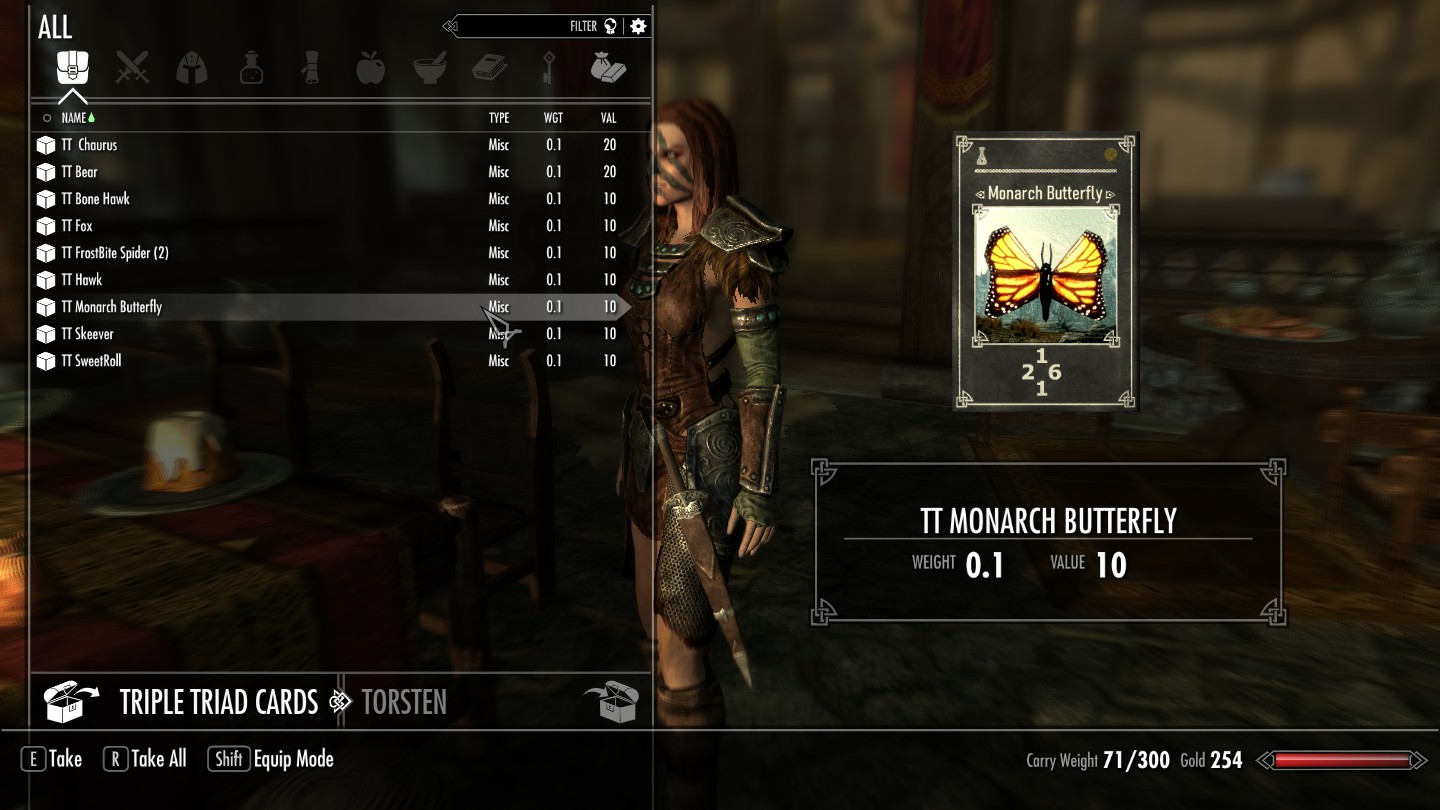Select TT Bone Hawk in the list
Screen dimensions: 1440x810
tap(96, 199)
